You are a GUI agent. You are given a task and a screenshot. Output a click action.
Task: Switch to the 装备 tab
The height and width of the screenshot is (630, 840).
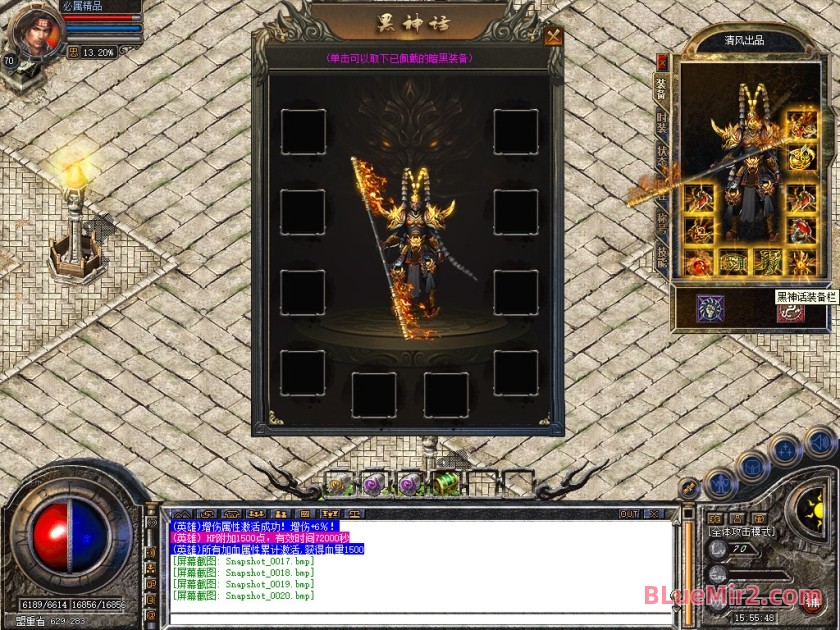tap(661, 84)
